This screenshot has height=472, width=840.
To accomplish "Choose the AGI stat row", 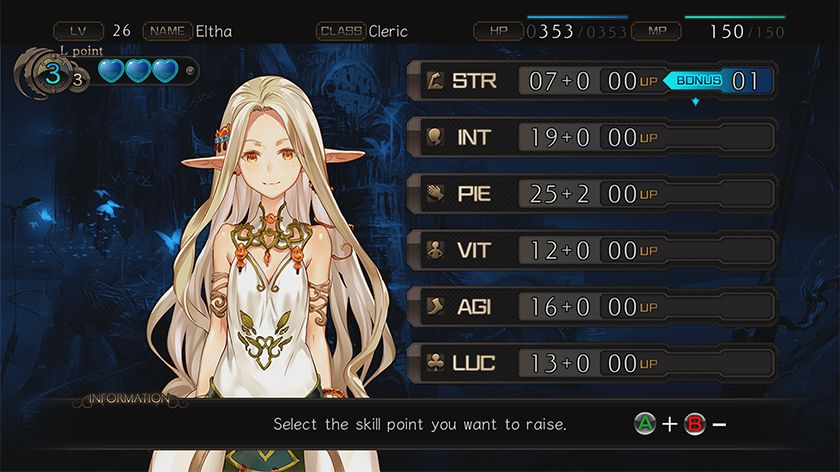I will pyautogui.click(x=592, y=306).
